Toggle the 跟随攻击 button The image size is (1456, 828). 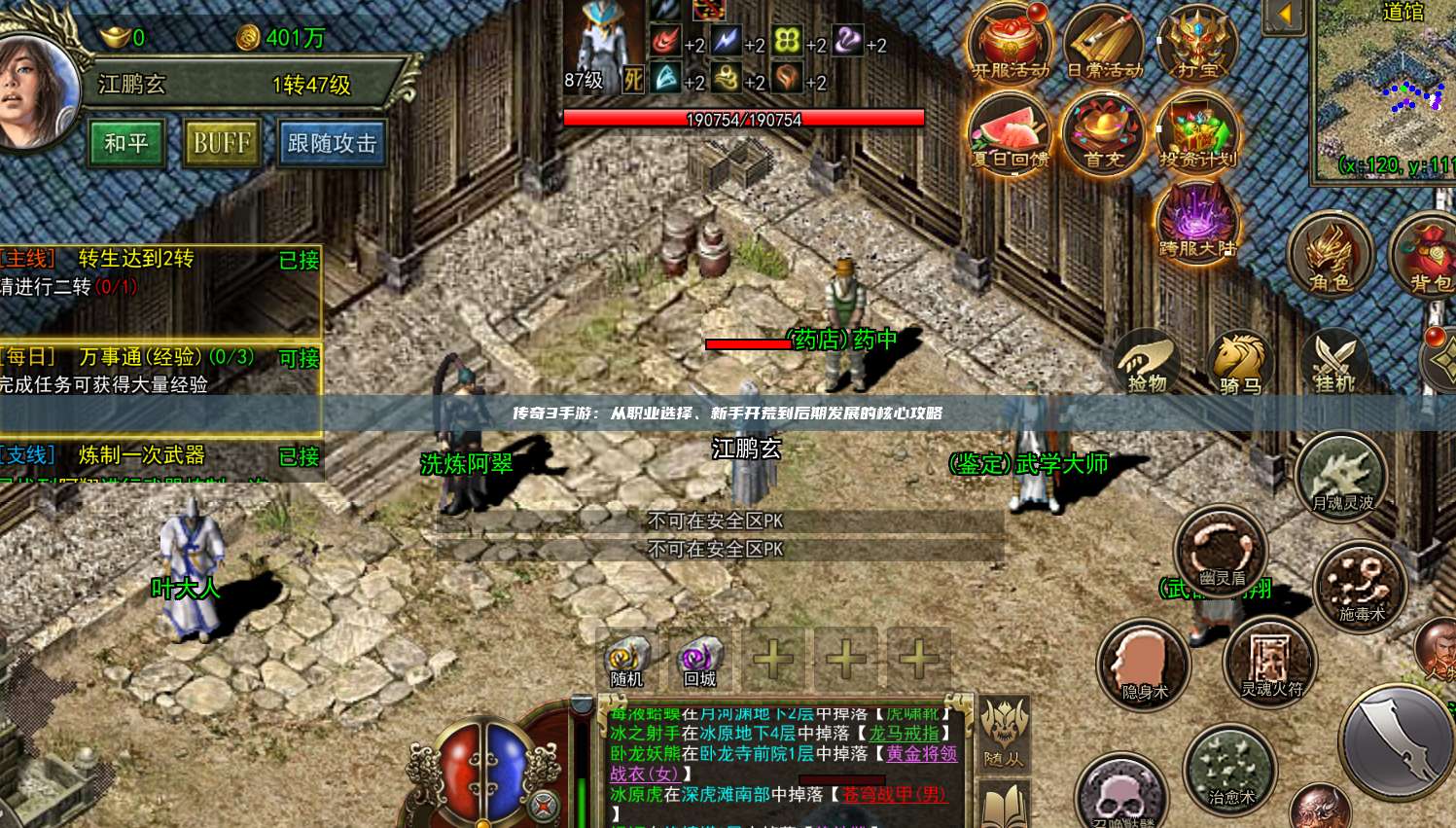pyautogui.click(x=332, y=143)
